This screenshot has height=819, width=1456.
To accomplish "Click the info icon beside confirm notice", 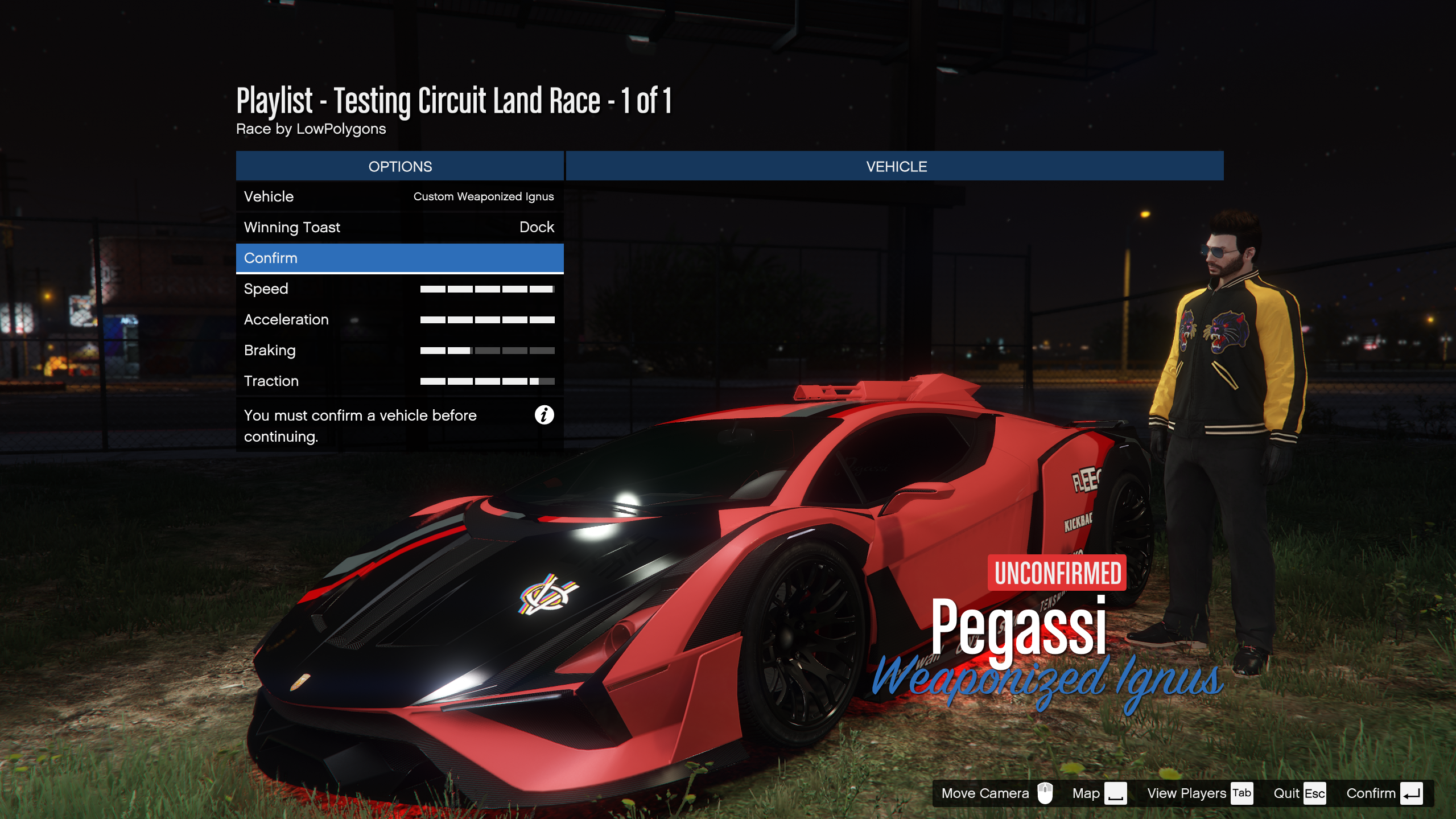I will [x=544, y=415].
